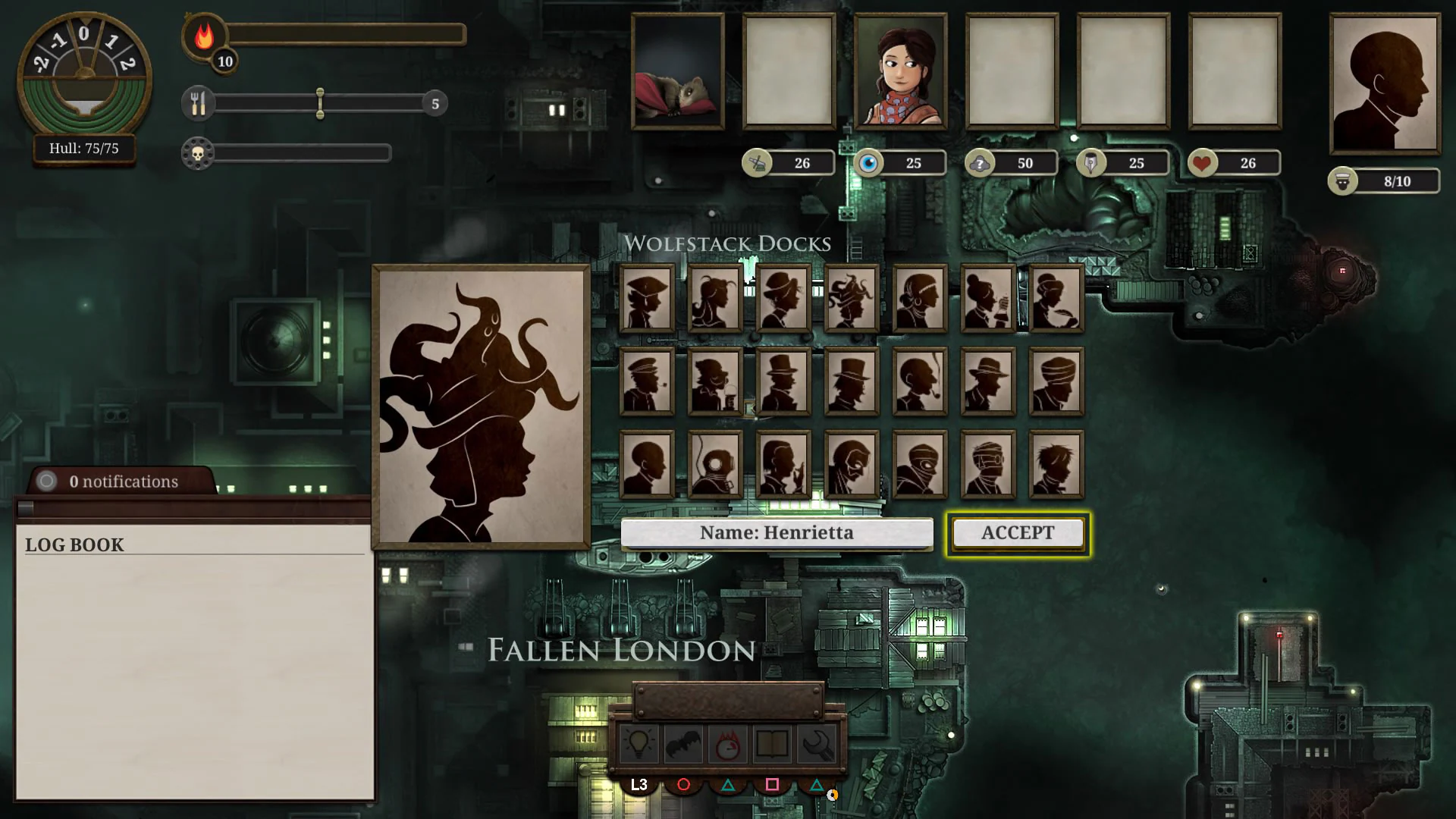
Task: Select the diving-helmet silhouette portrait
Action: [x=714, y=464]
